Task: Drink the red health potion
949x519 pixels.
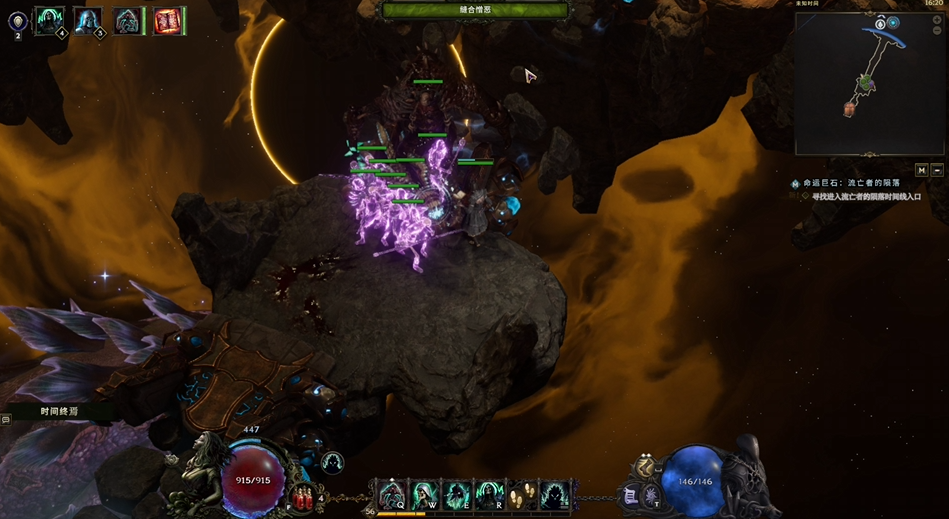Action: click(303, 497)
